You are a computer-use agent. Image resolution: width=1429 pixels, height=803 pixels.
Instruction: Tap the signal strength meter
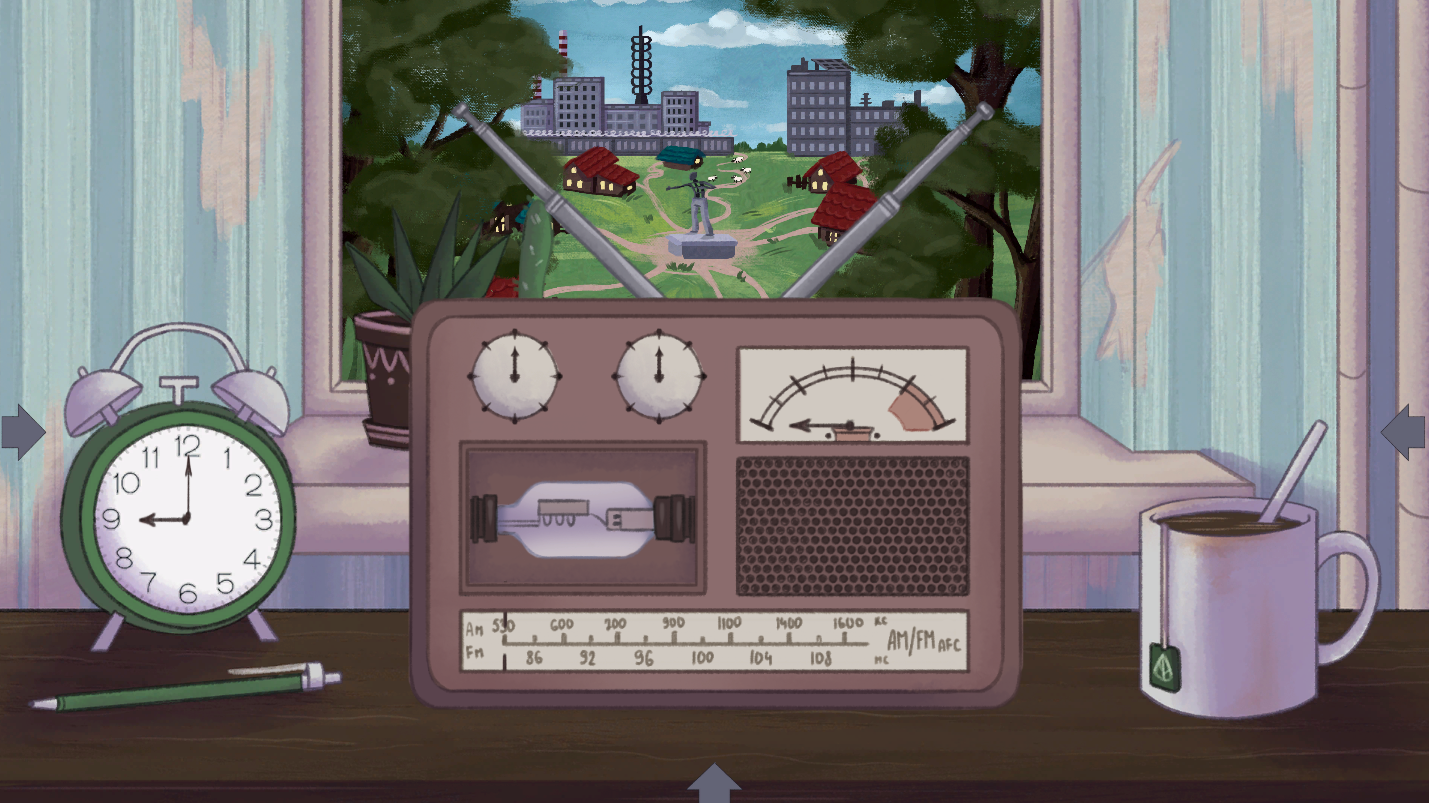pyautogui.click(x=852, y=394)
